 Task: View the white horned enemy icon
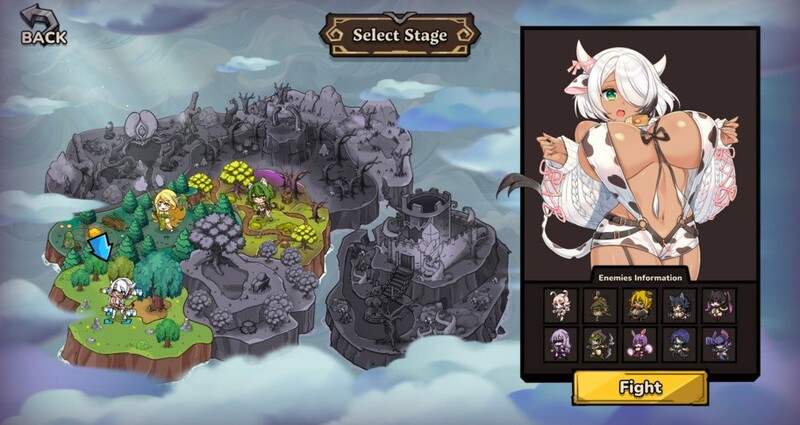(x=559, y=304)
